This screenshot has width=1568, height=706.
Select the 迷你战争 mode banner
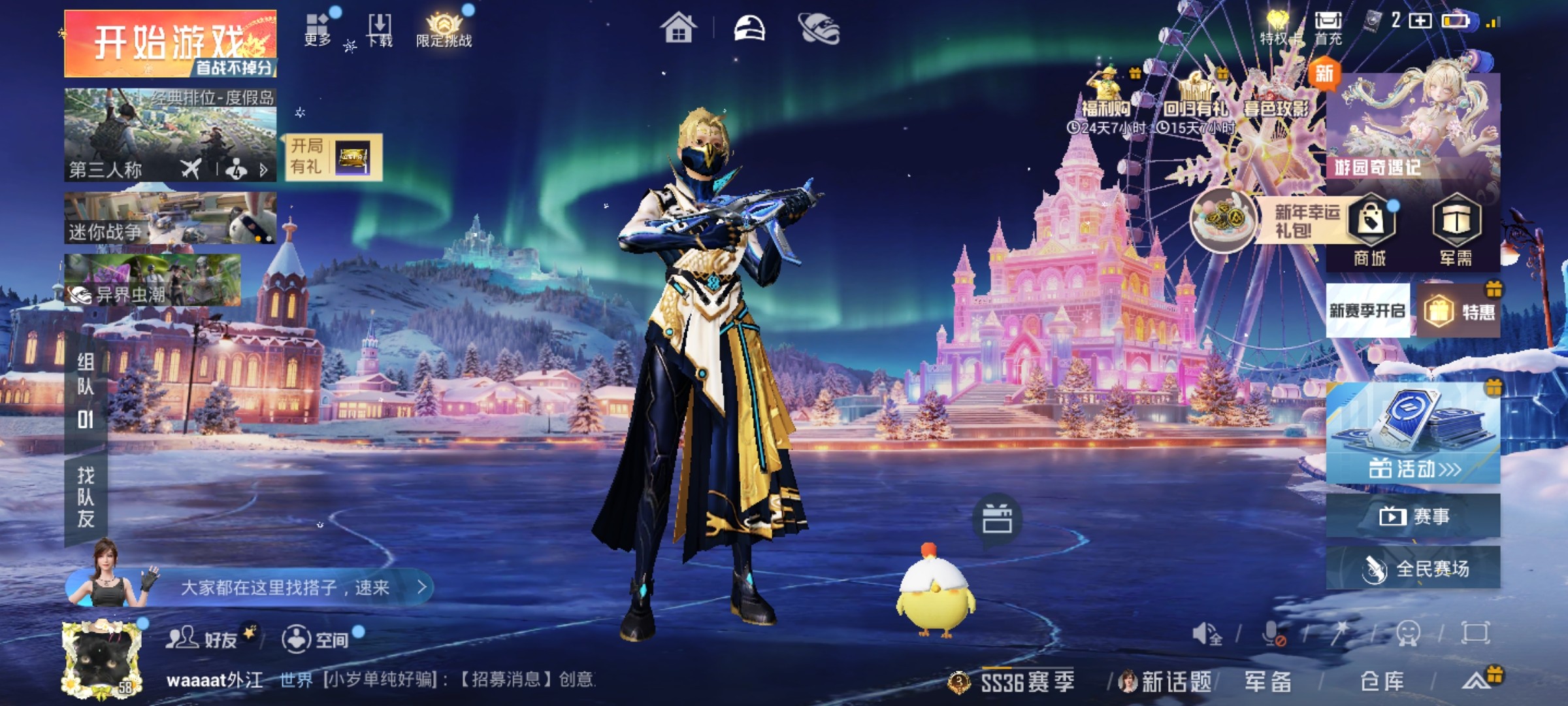(x=170, y=218)
